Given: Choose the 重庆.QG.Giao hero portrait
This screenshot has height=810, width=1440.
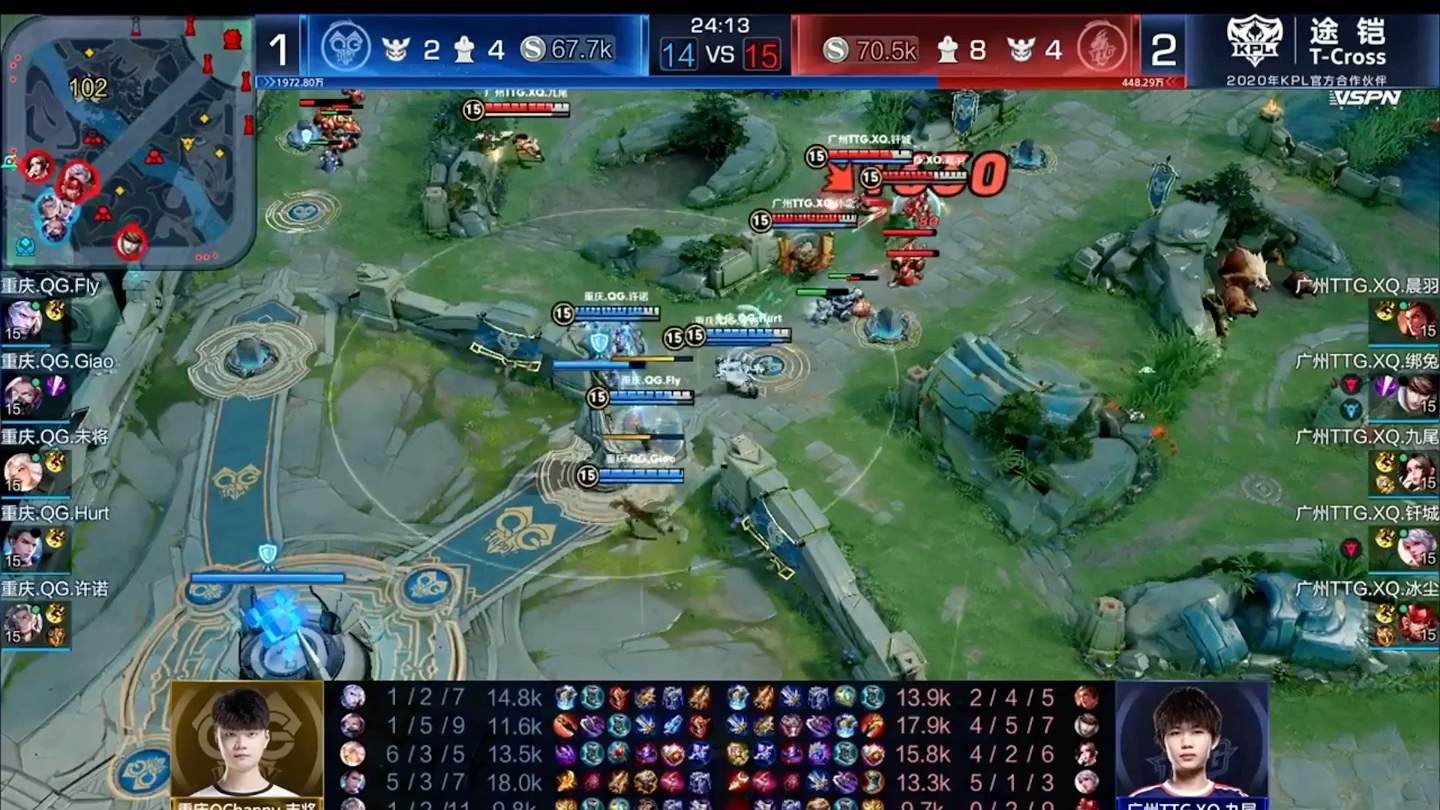Looking at the screenshot, I should [21, 396].
